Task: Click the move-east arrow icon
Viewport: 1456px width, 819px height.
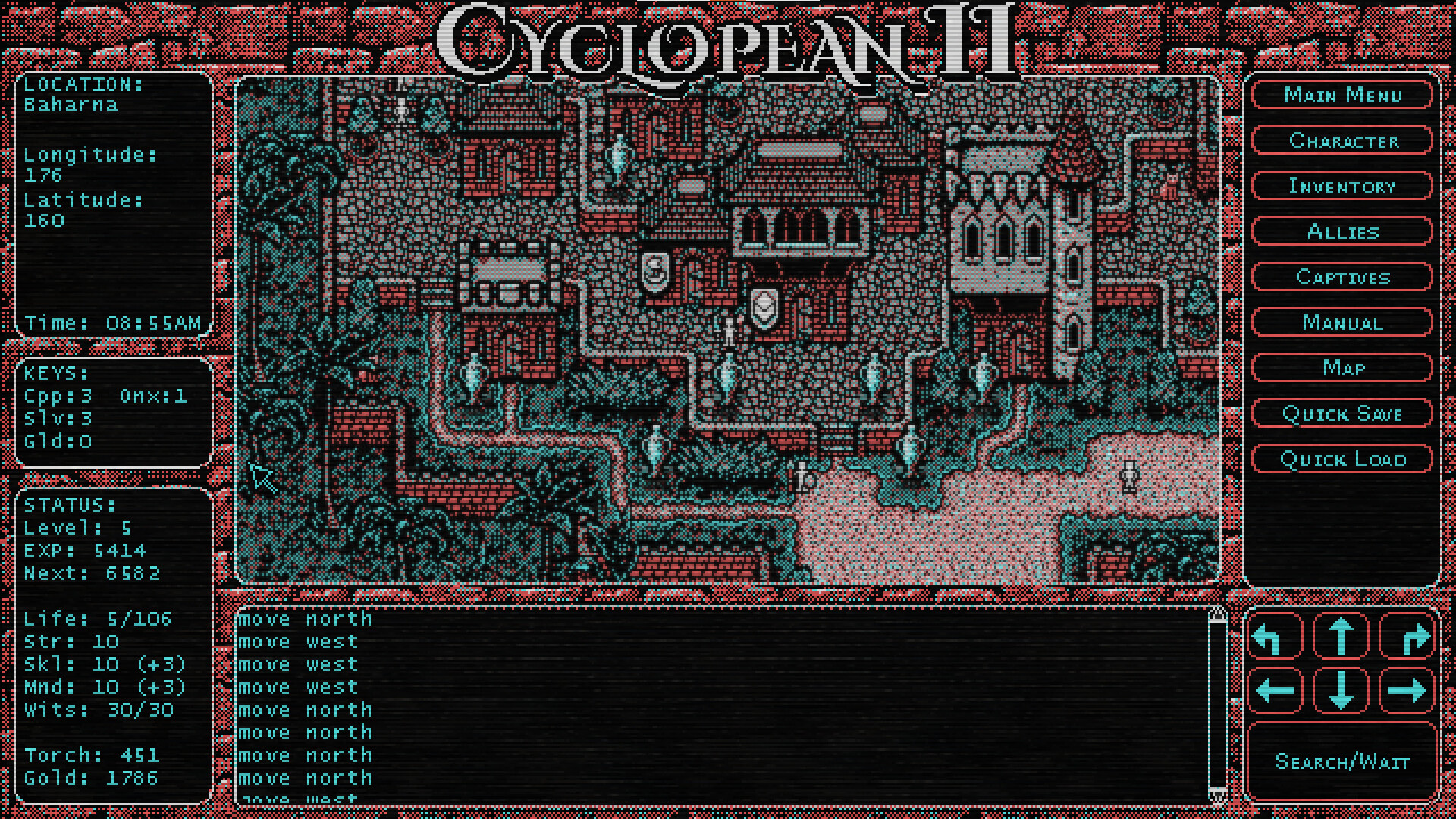Action: (1407, 690)
